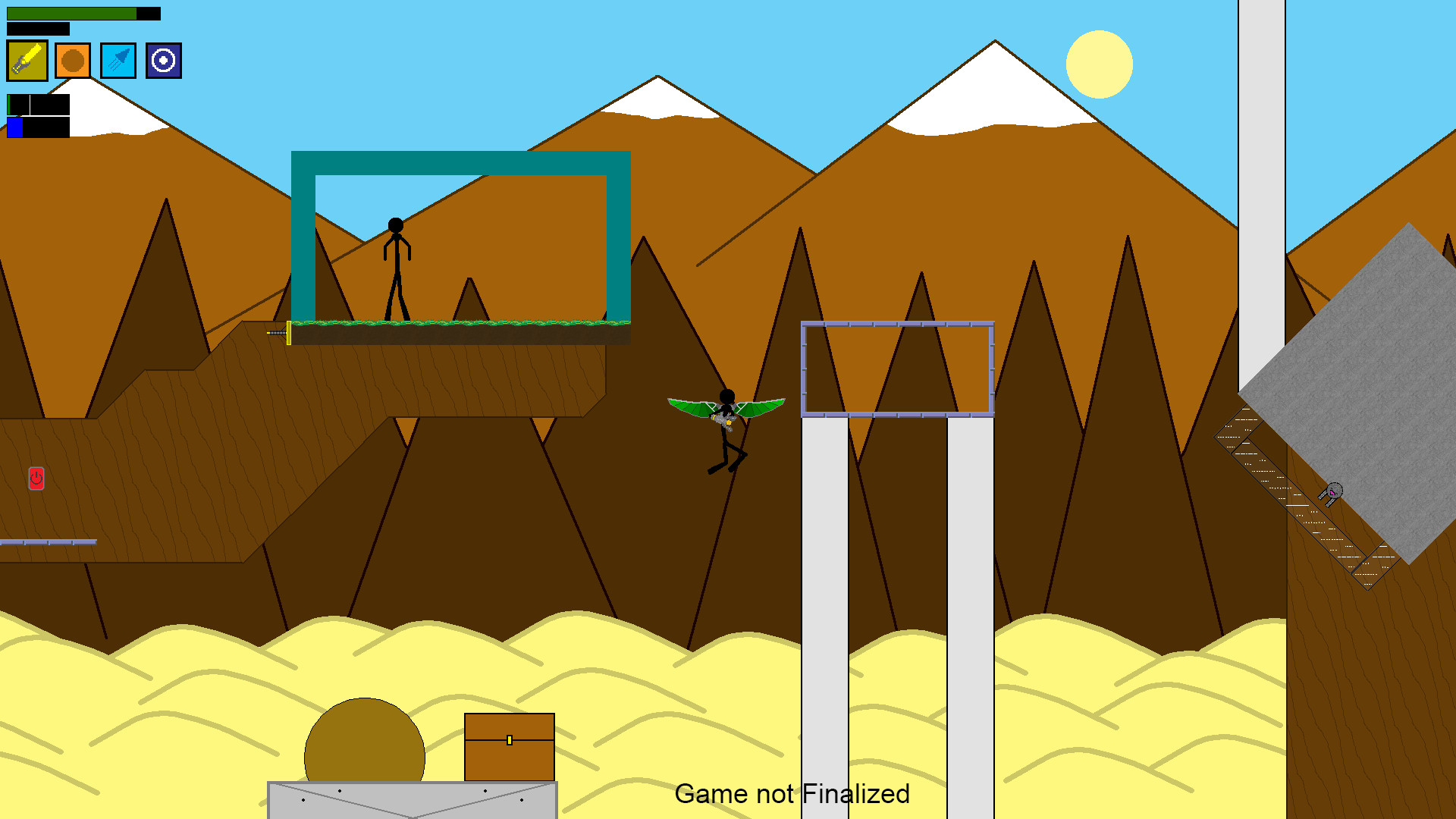Click the tiny spaceship at the top right
Viewport: 1456px width, 819px height.
pyautogui.click(x=1335, y=489)
